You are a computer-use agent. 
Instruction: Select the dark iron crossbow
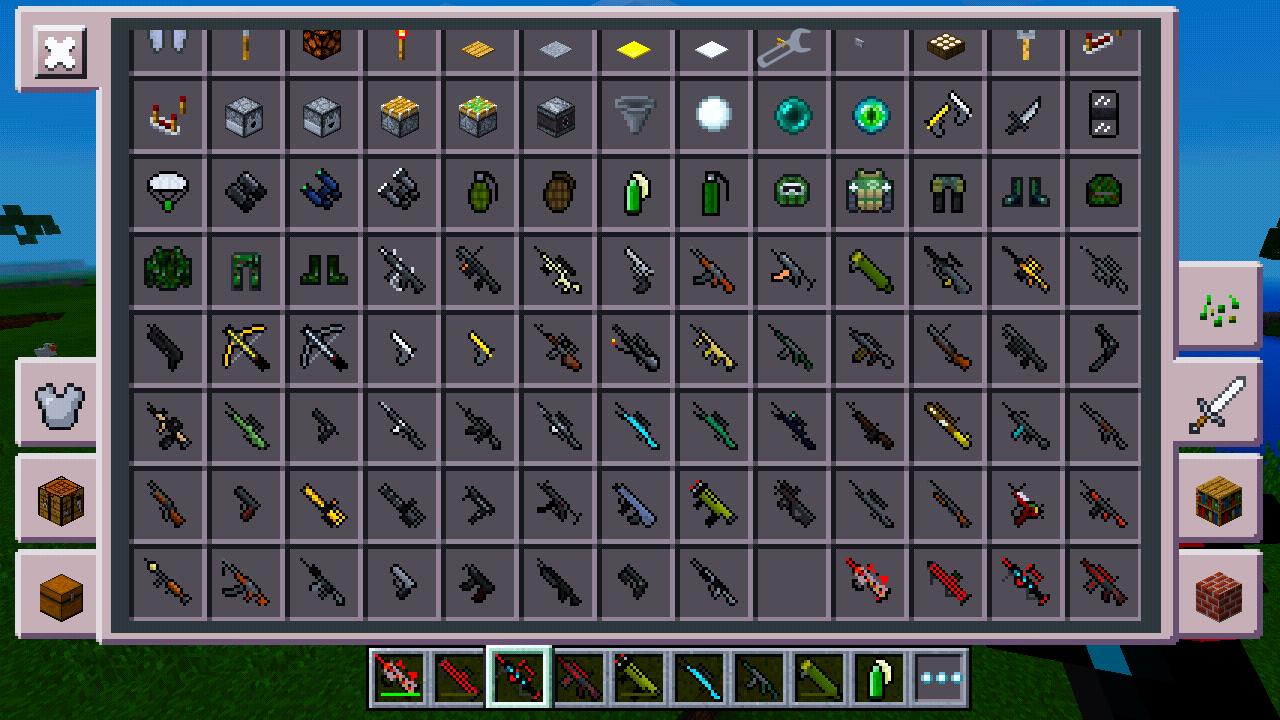pyautogui.click(x=324, y=348)
